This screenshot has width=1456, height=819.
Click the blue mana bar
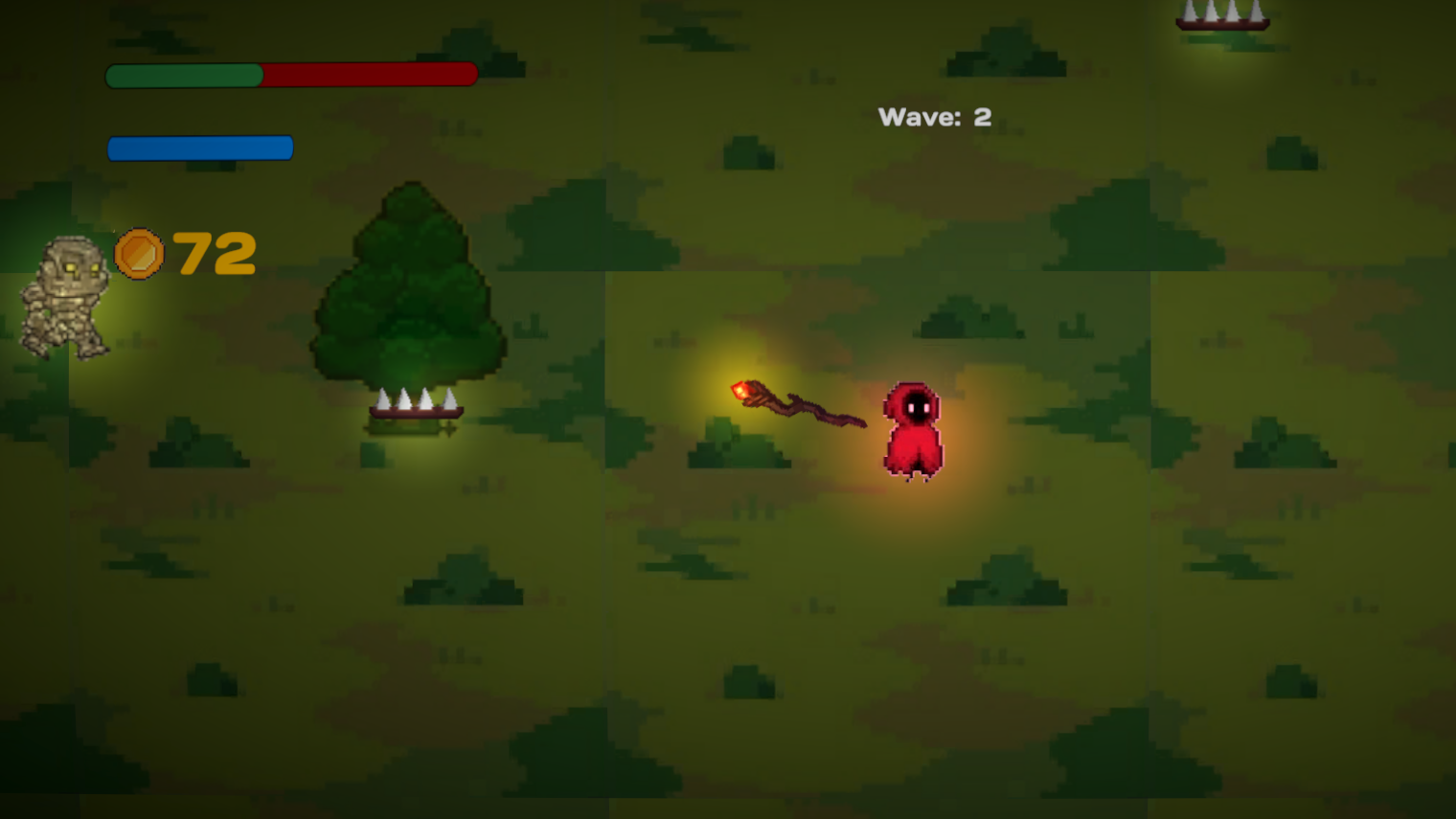[200, 147]
